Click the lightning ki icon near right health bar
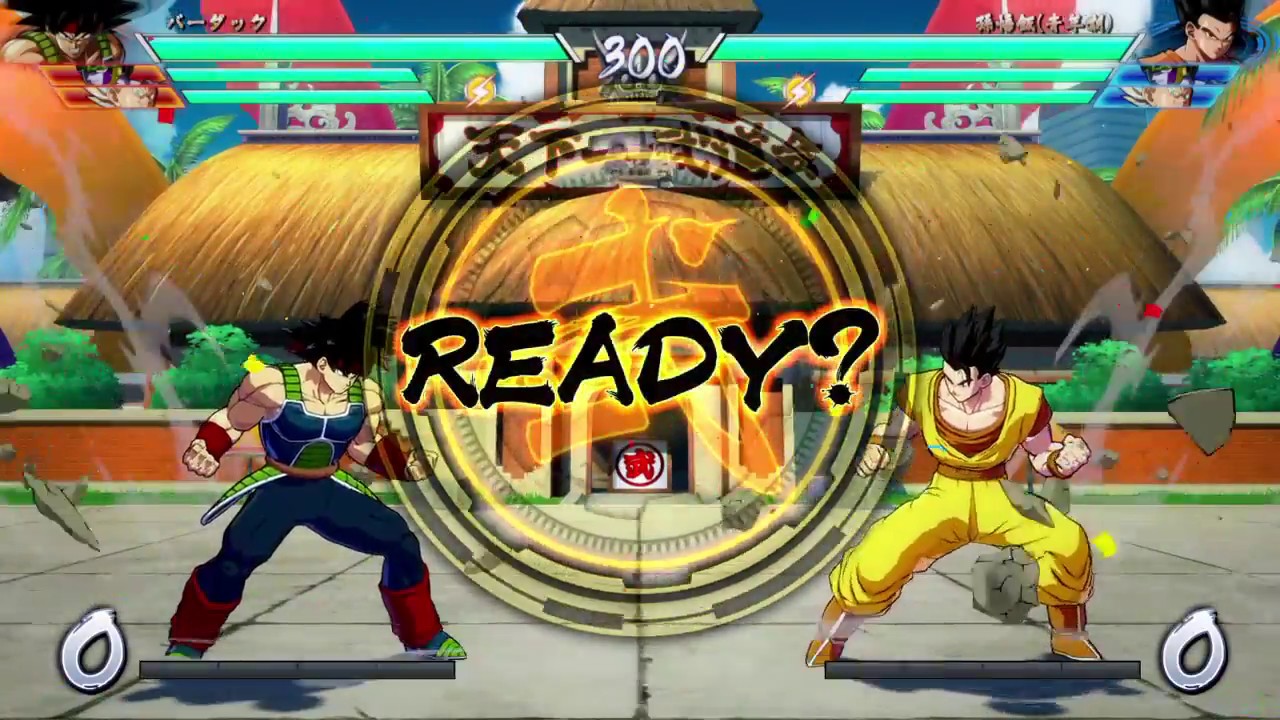 [x=800, y=88]
